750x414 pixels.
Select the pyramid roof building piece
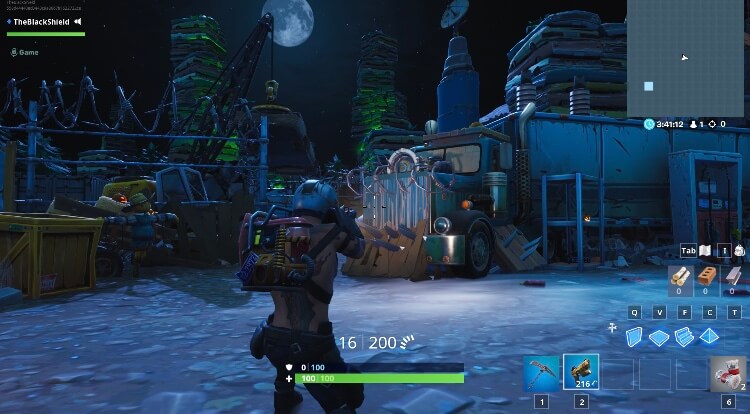pyautogui.click(x=709, y=337)
